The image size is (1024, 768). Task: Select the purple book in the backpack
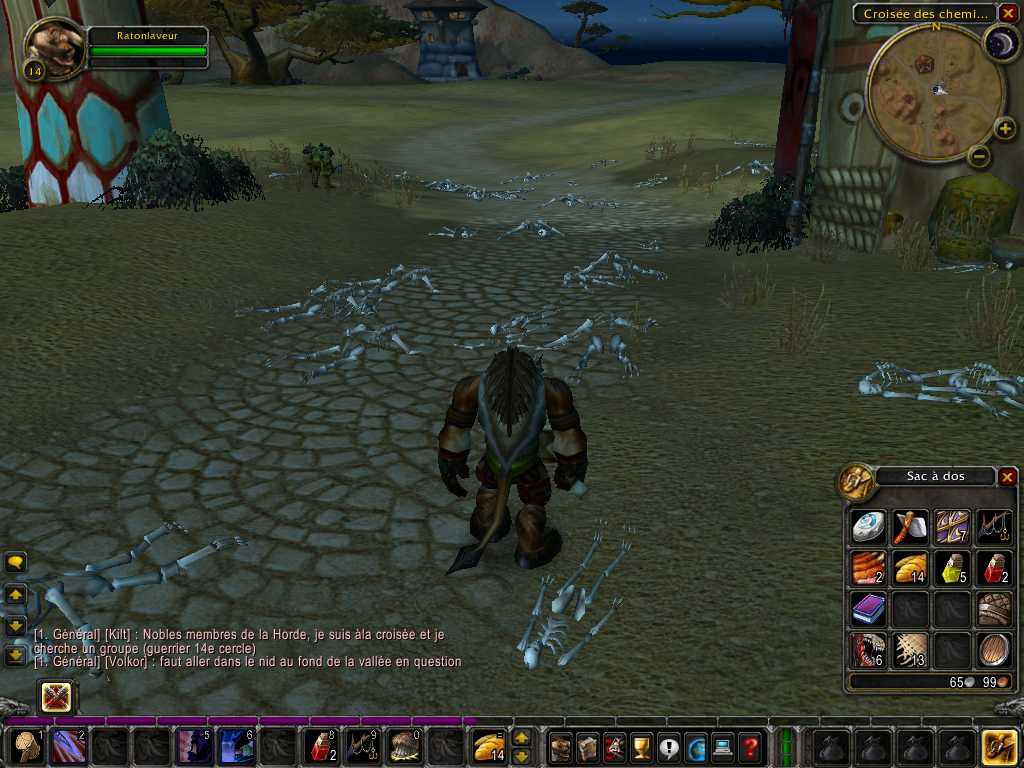[x=868, y=608]
